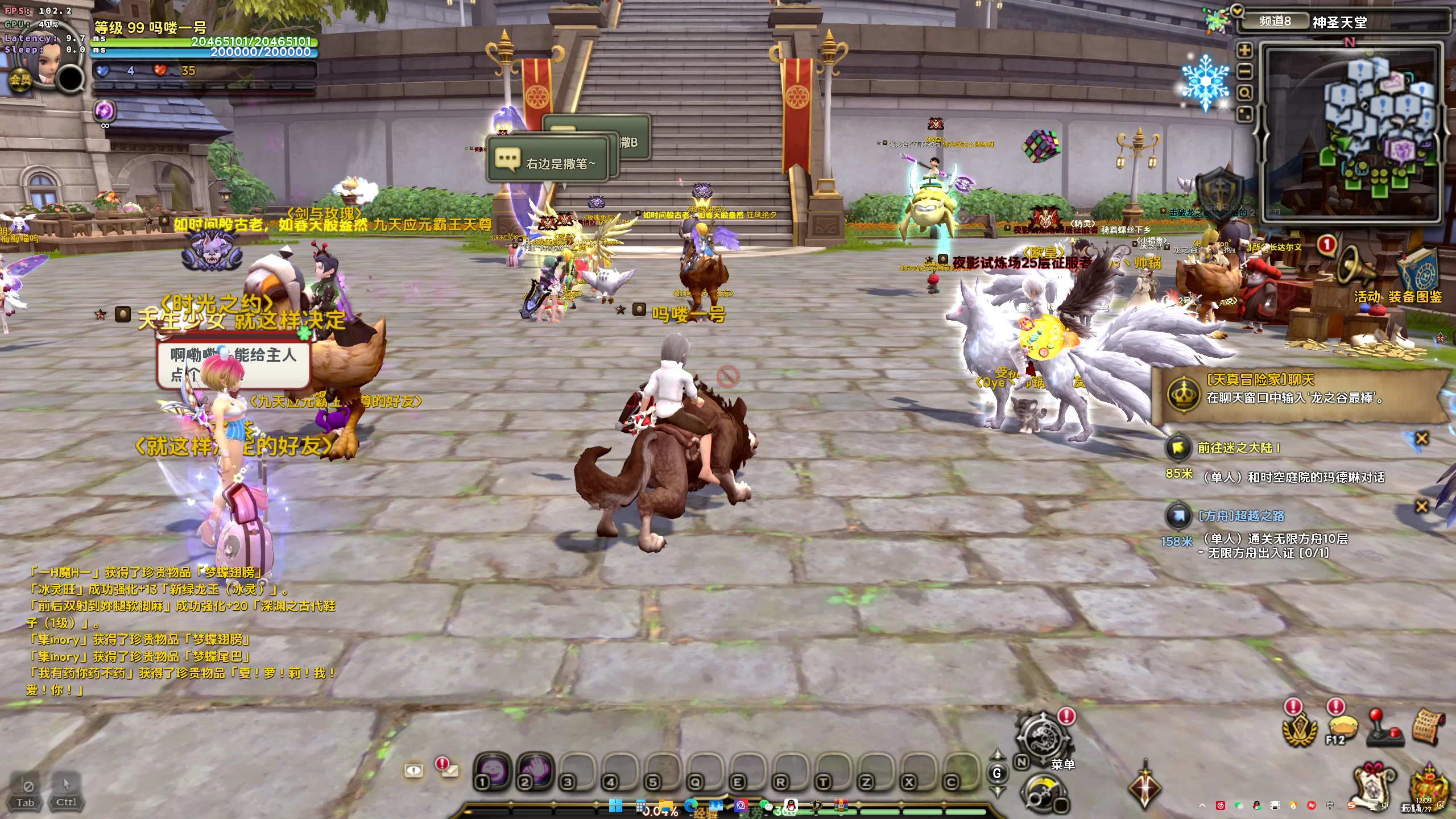Open the F12 yellow duck icon
This screenshot has height=819, width=1456.
1342,730
